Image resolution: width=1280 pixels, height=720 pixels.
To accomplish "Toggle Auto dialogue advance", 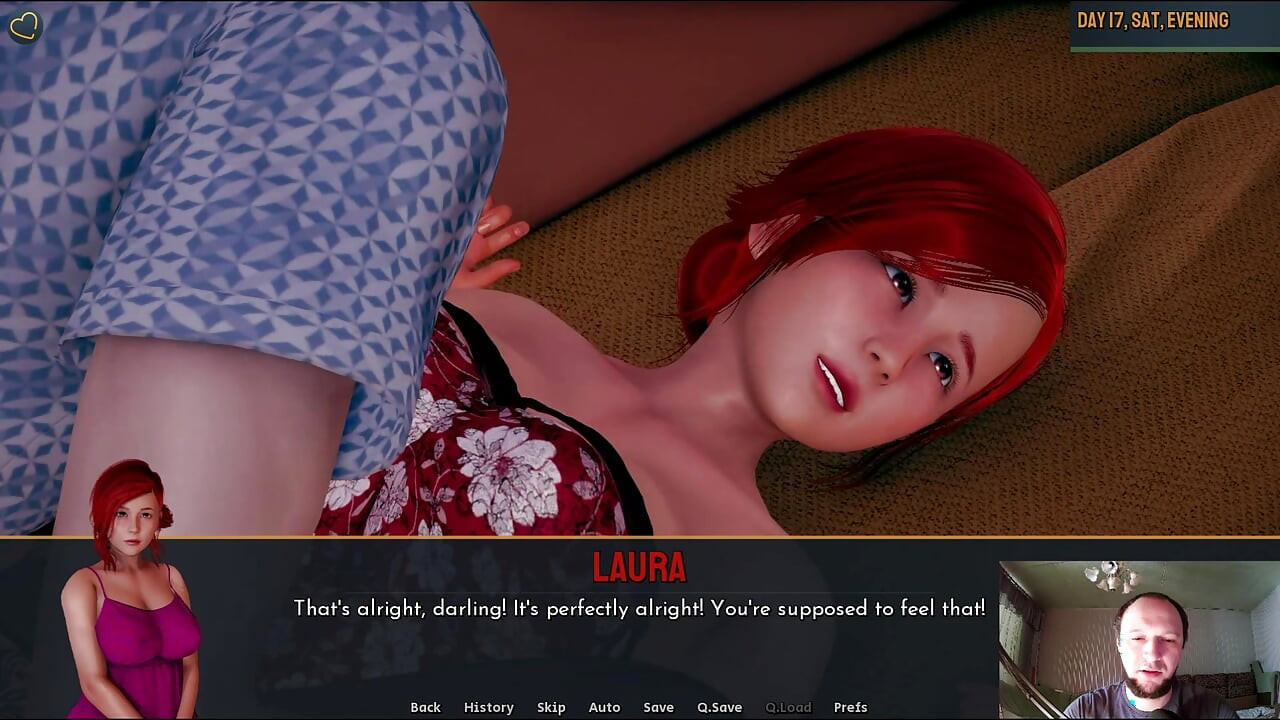I will 604,707.
